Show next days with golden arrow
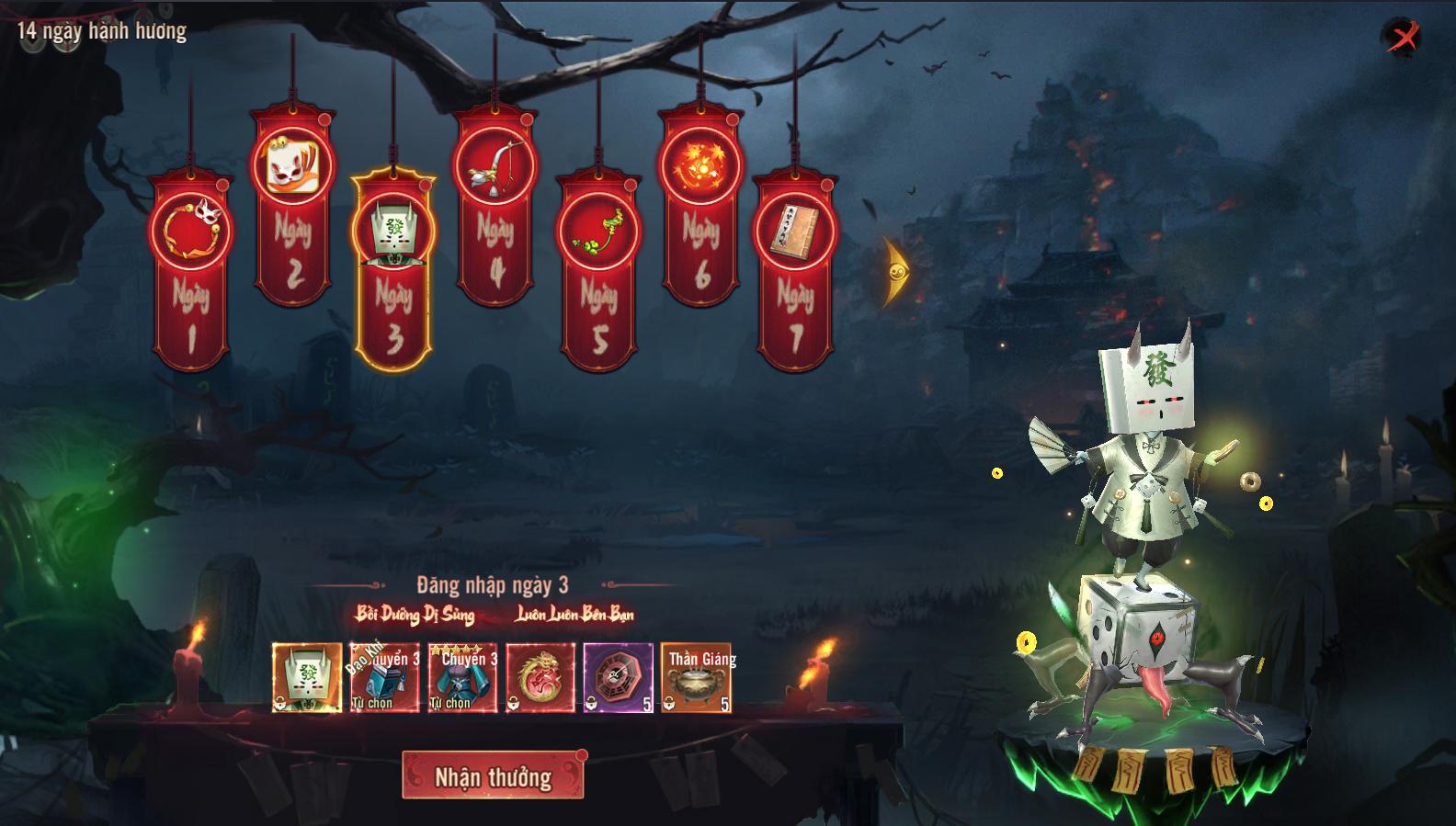 894,272
